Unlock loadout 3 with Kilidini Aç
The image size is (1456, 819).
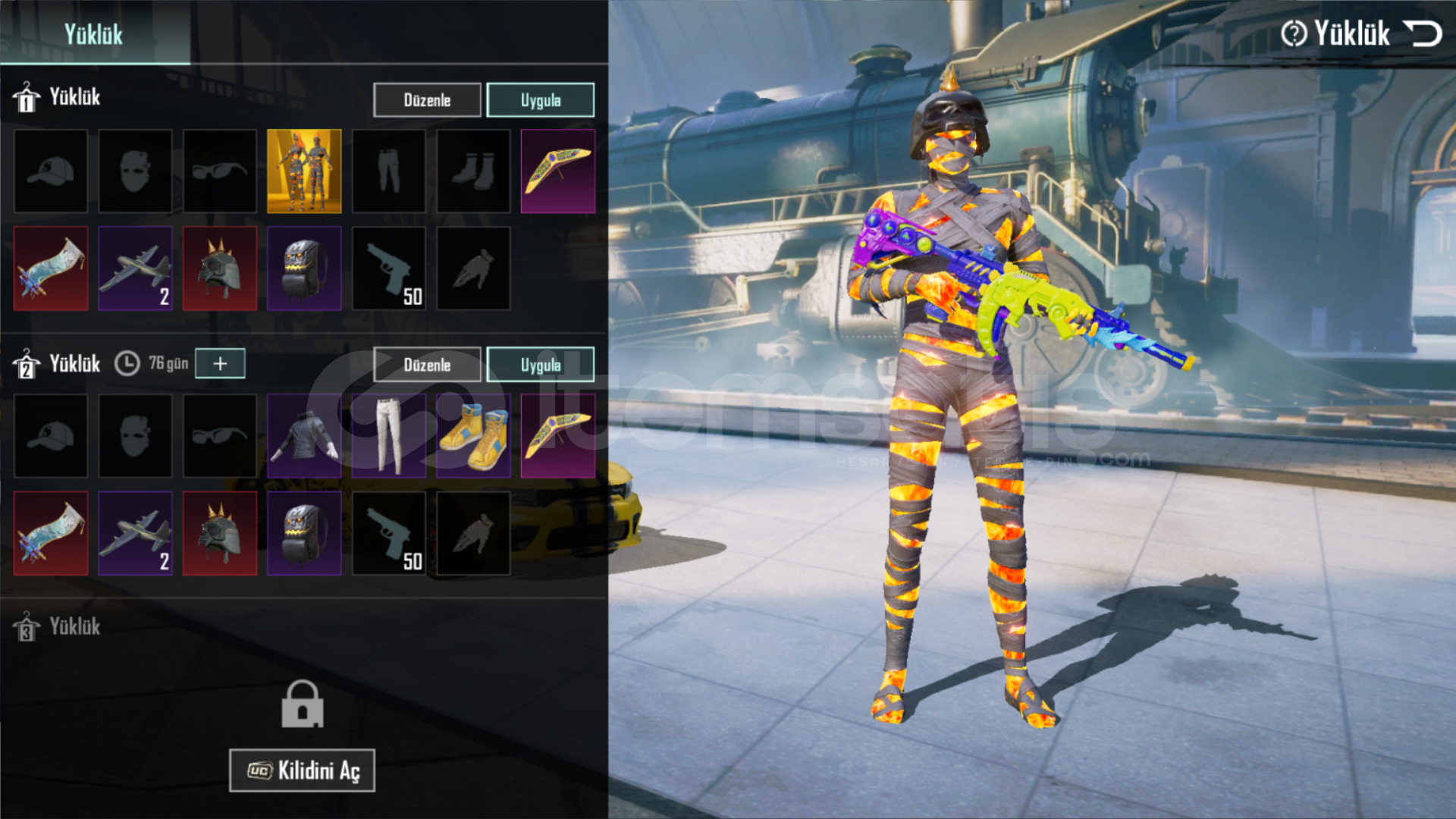(x=302, y=770)
